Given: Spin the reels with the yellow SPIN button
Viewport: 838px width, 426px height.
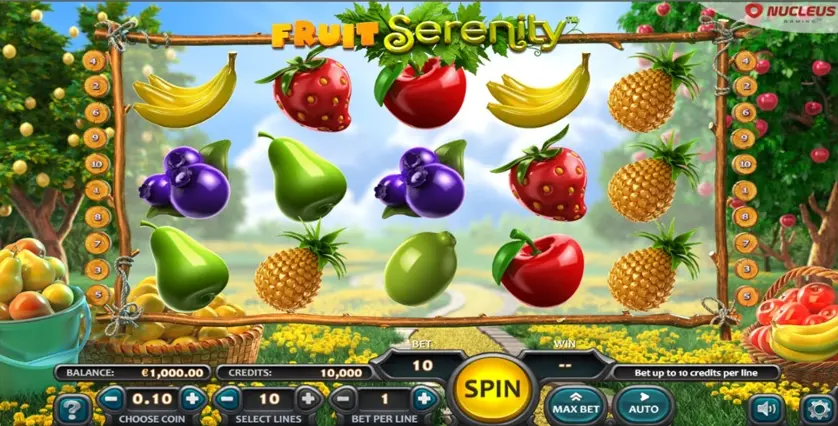Looking at the screenshot, I should pyautogui.click(x=491, y=387).
